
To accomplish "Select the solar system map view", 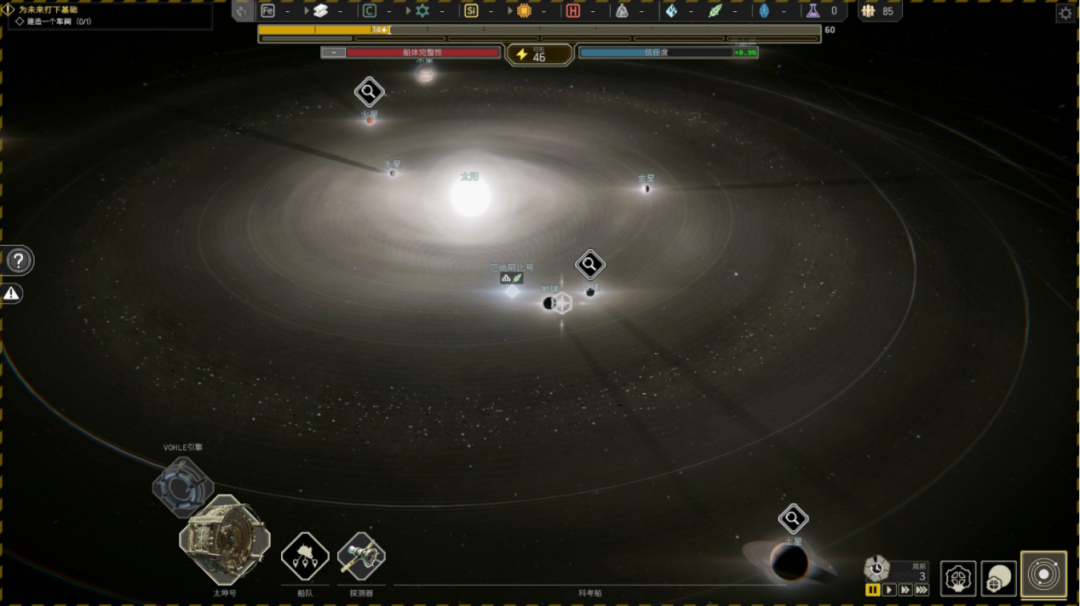I will [x=1043, y=575].
